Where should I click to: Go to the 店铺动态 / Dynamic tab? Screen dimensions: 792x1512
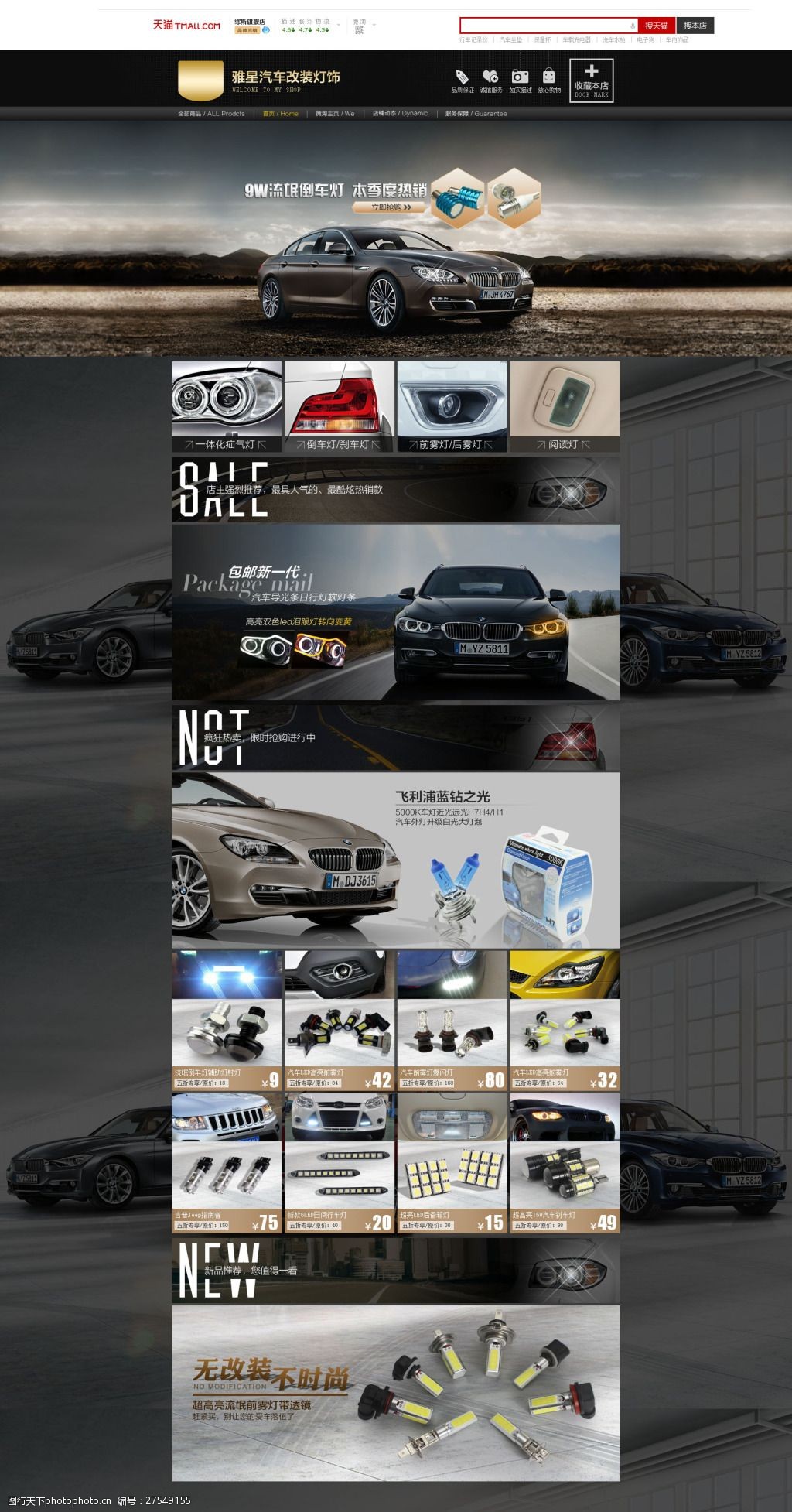(x=400, y=114)
